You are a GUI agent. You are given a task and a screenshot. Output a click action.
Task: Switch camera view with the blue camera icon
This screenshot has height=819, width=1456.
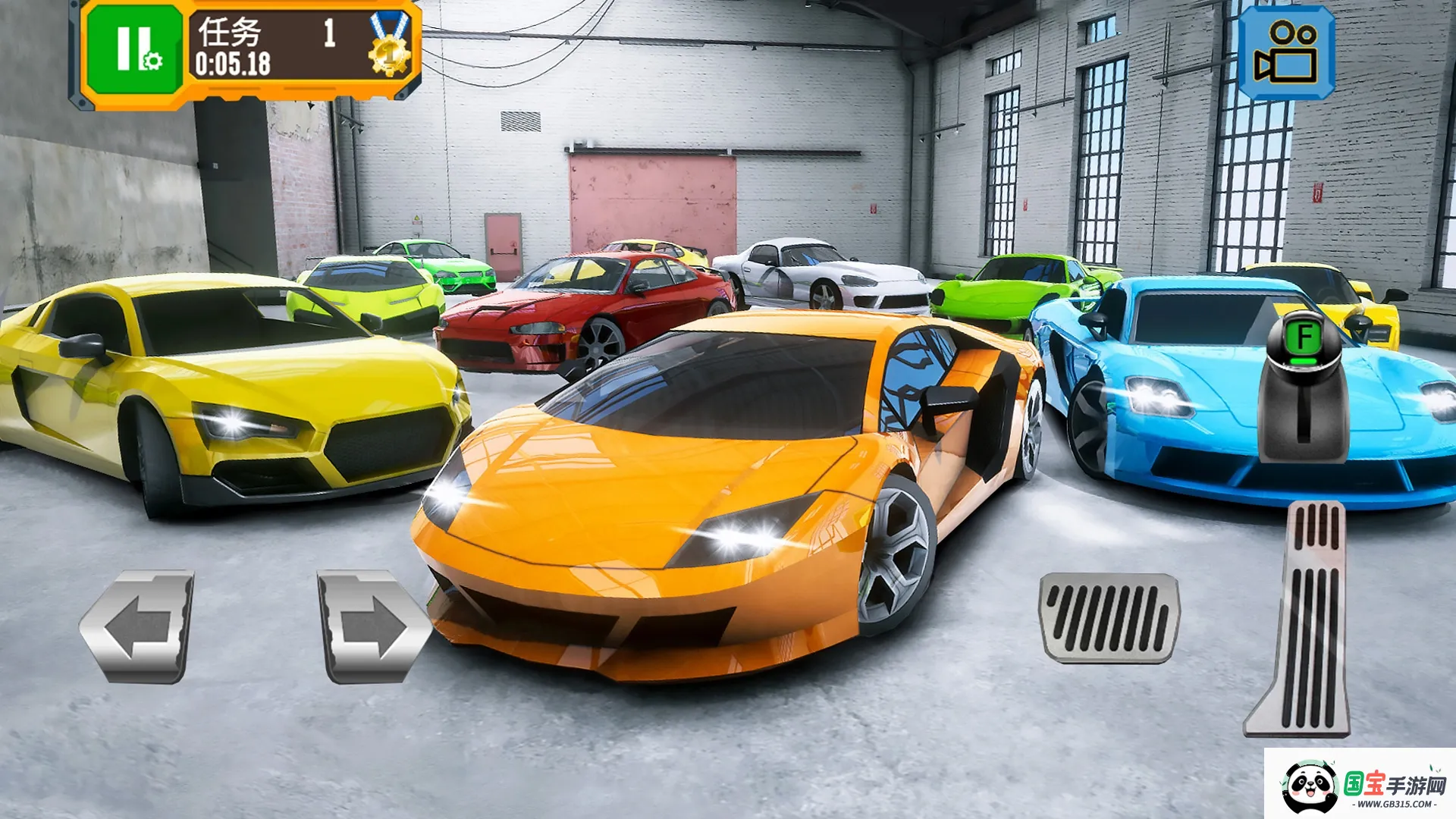(x=1286, y=53)
